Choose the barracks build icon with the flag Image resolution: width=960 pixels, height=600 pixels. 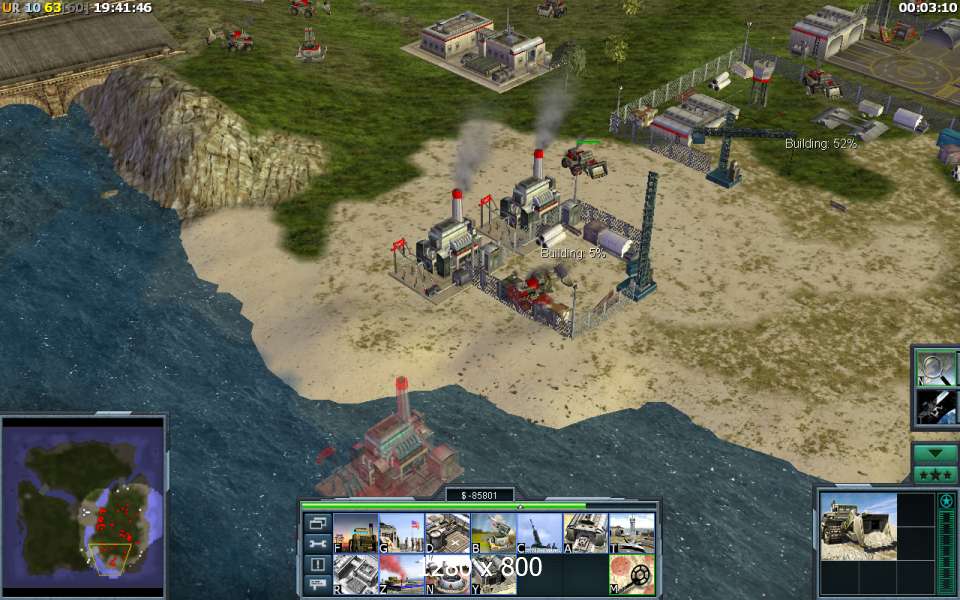401,533
